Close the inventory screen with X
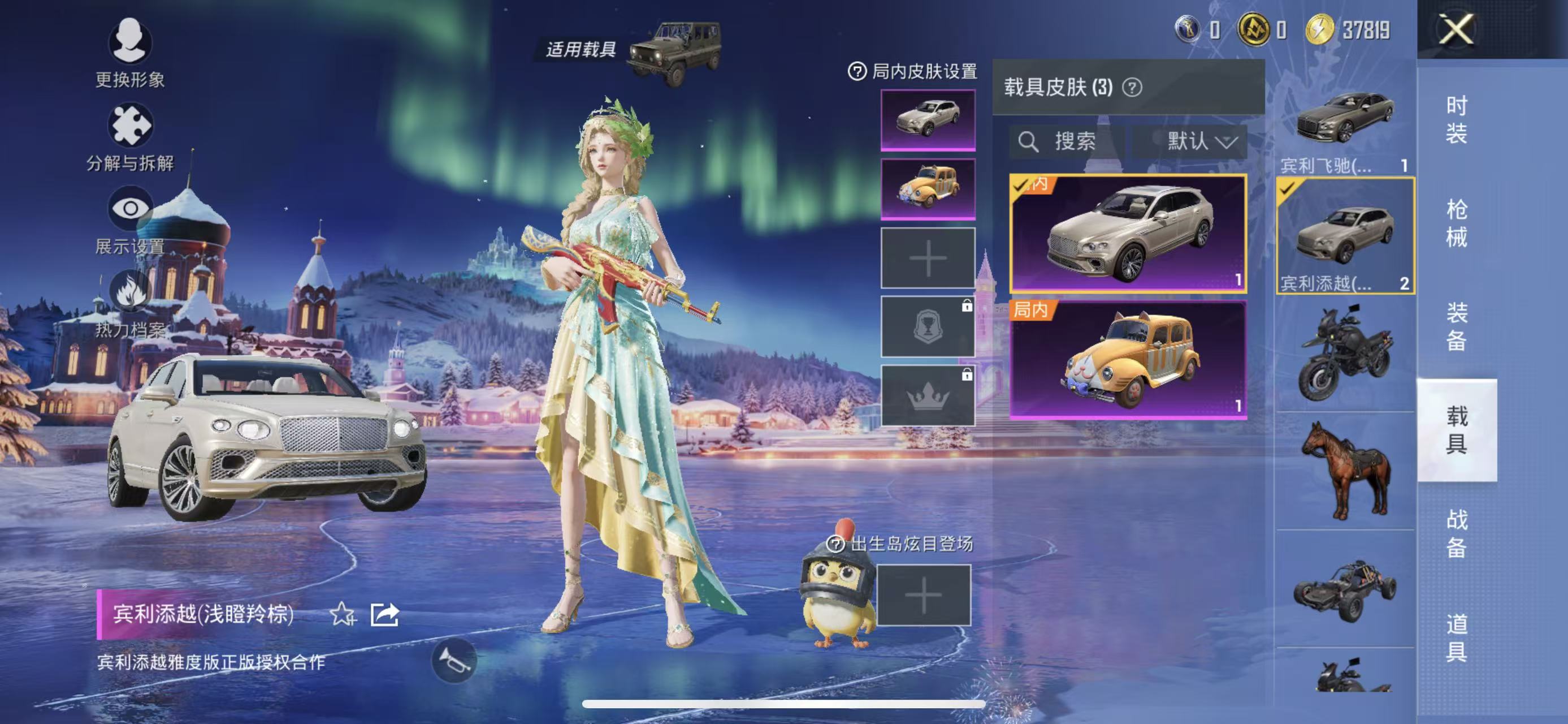The image size is (1568, 724). (1456, 29)
